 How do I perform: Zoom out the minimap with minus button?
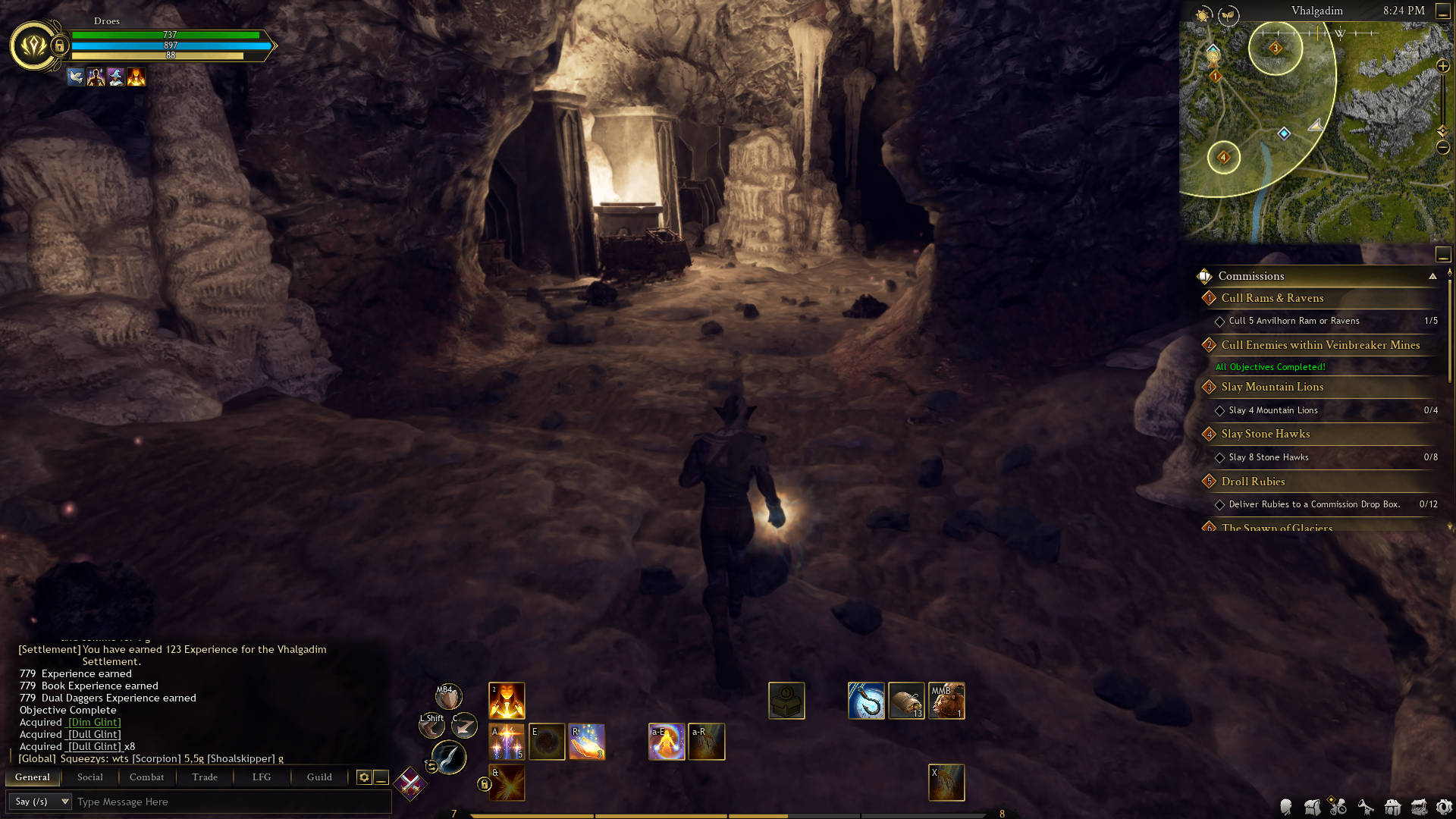click(1443, 147)
